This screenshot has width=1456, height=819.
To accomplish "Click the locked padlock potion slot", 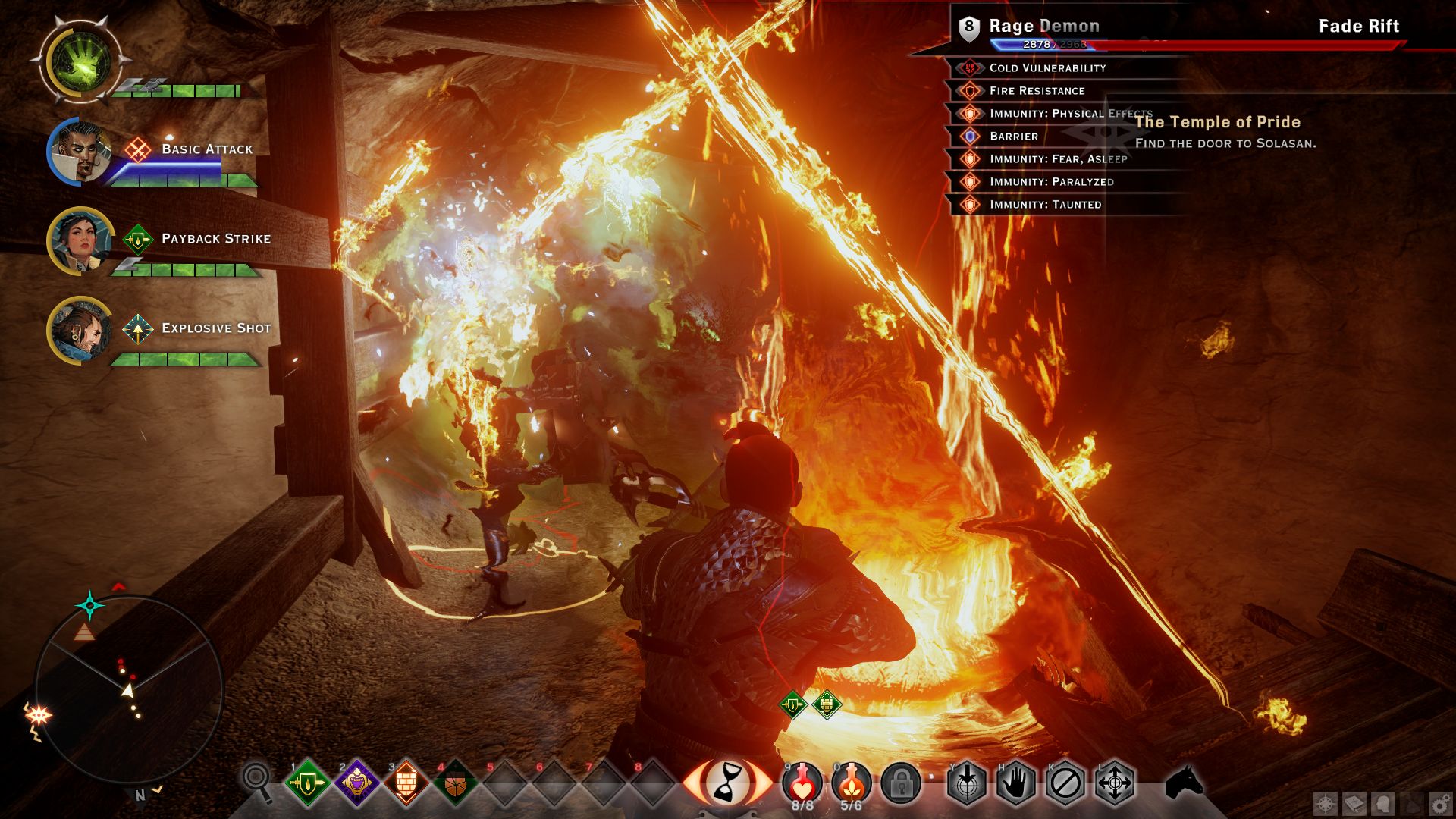I will pos(901,783).
